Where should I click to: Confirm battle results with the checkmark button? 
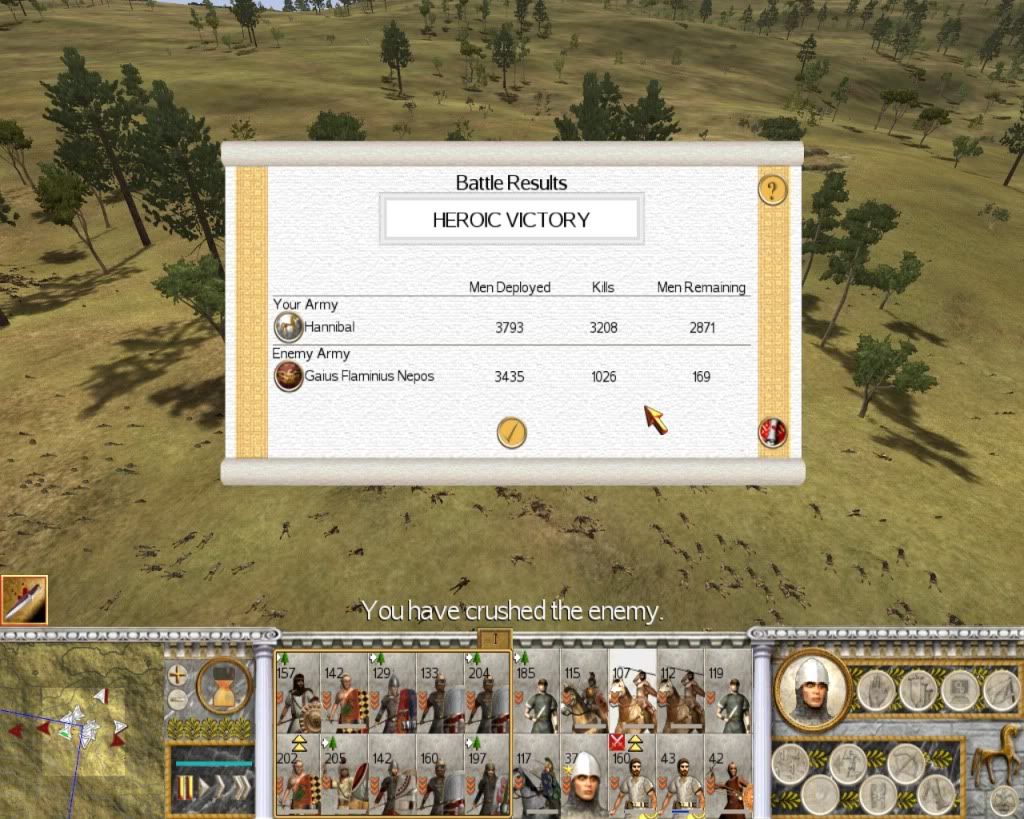click(x=511, y=432)
